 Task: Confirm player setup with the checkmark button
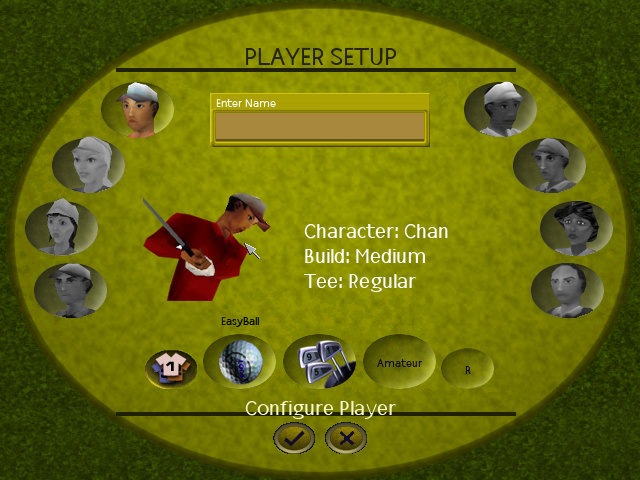coord(294,437)
